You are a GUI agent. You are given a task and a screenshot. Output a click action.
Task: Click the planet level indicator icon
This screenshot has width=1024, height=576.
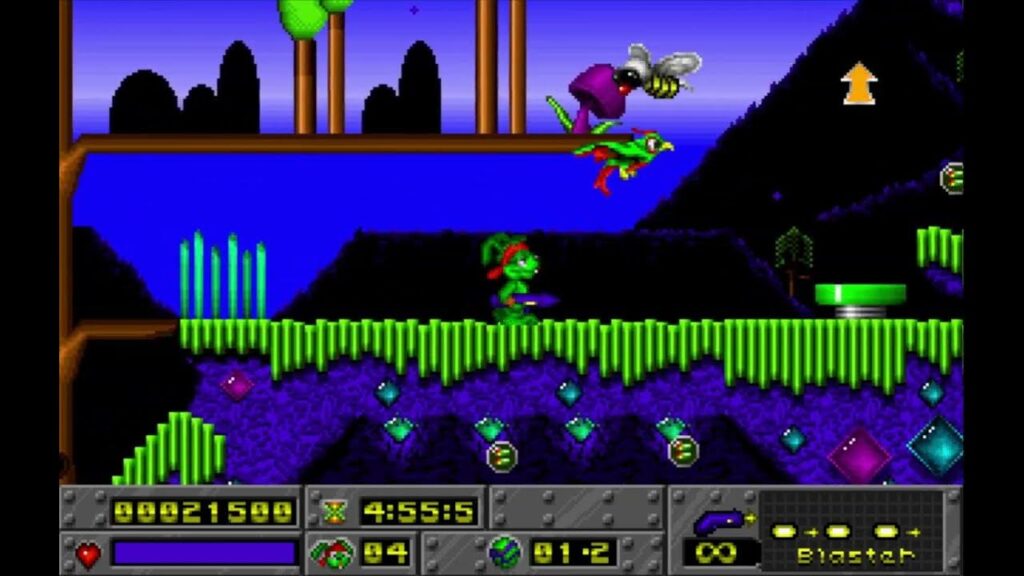coord(503,552)
